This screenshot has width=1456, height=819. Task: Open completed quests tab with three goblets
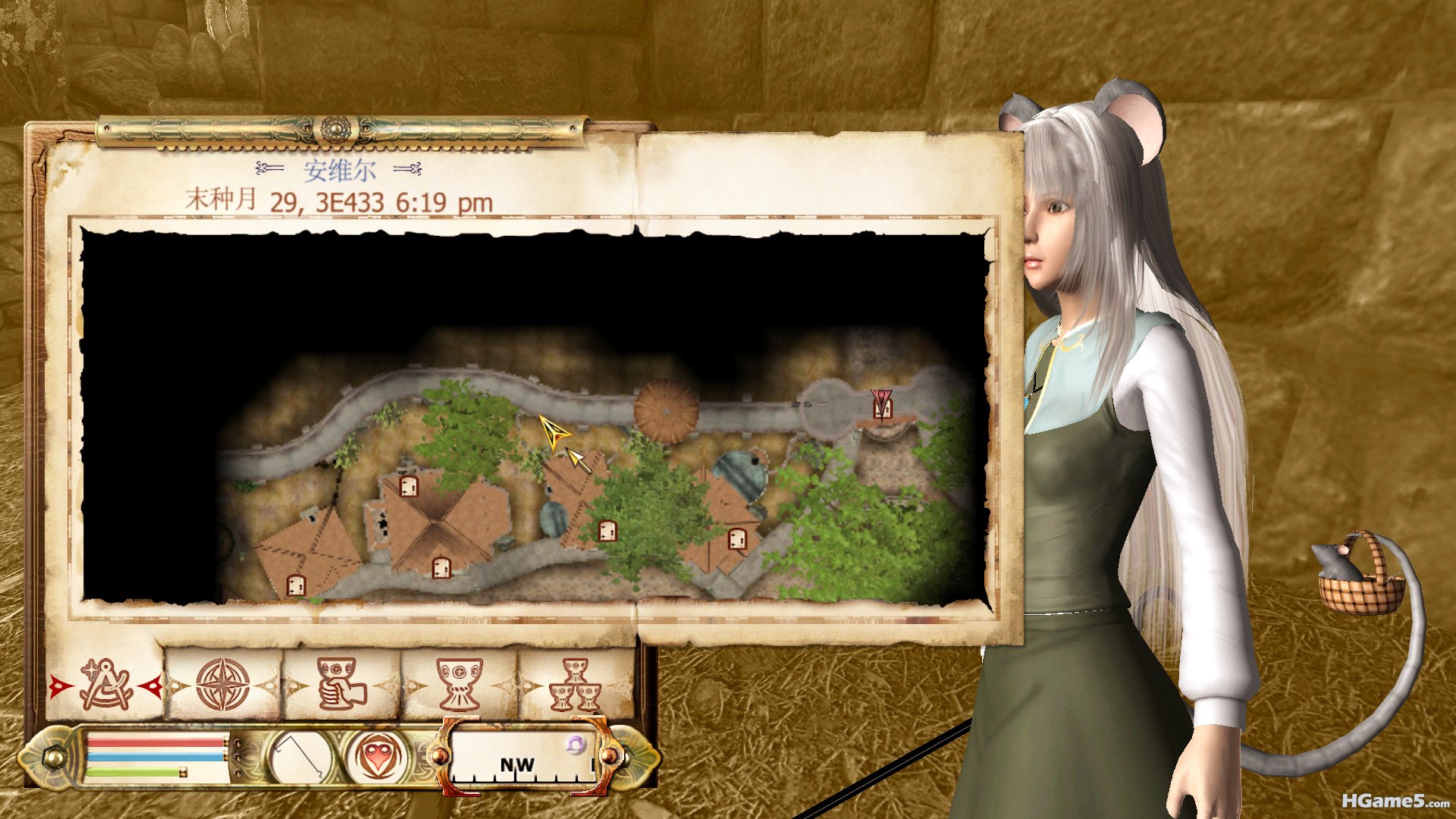[x=576, y=686]
